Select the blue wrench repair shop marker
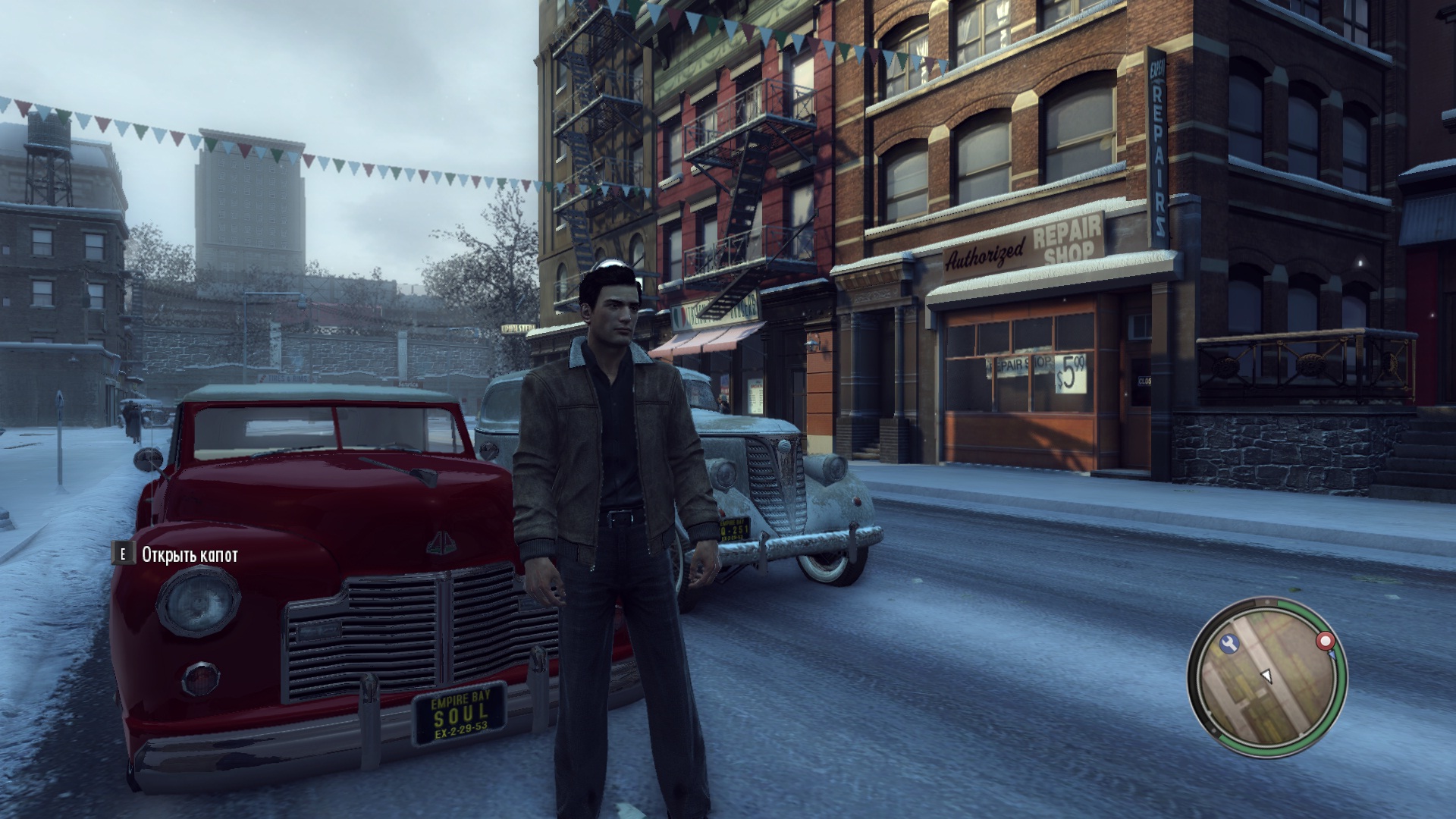1456x819 pixels. pyautogui.click(x=1229, y=644)
